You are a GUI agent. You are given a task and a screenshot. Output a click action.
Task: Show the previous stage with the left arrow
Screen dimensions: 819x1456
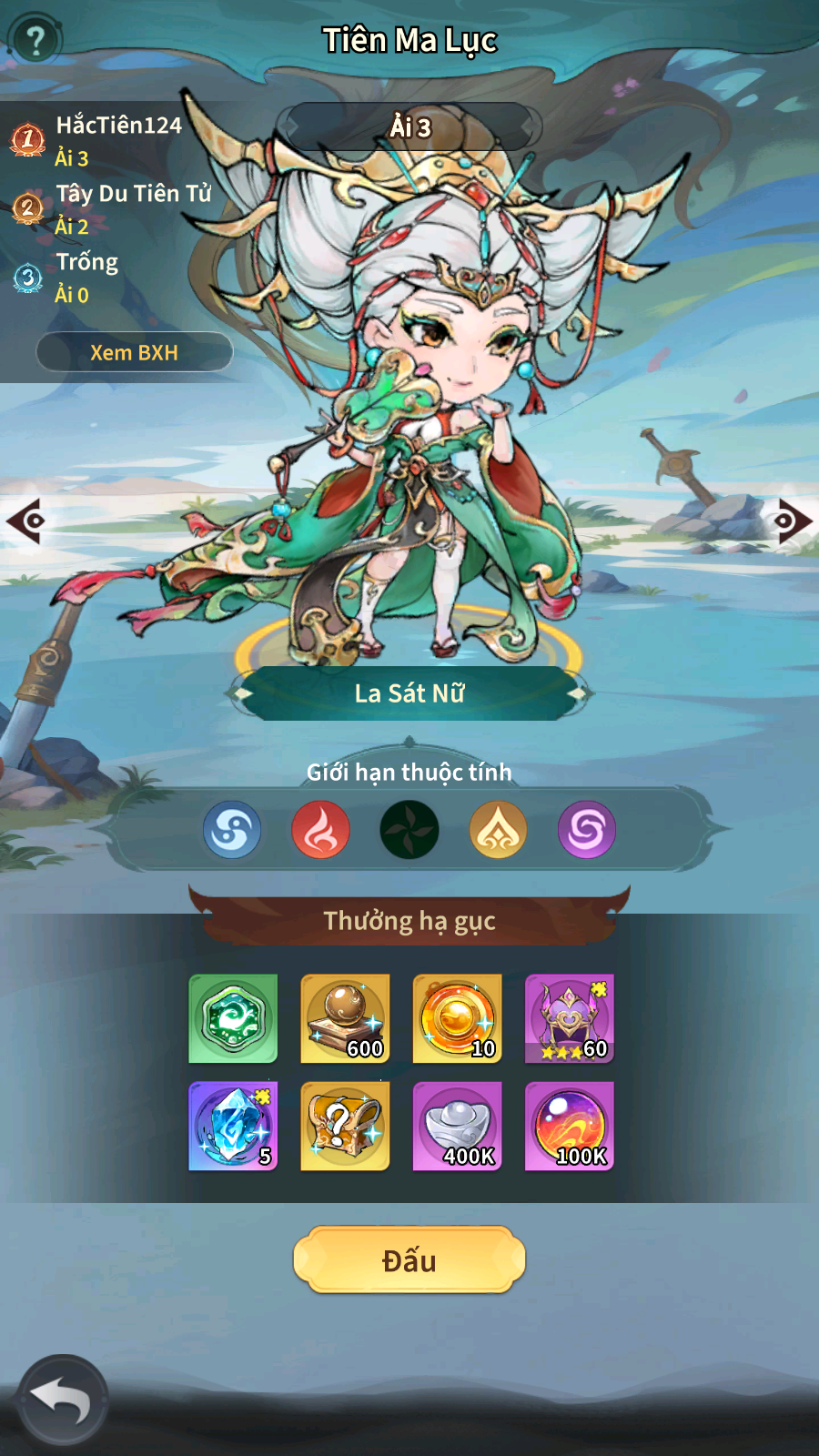coord(25,521)
